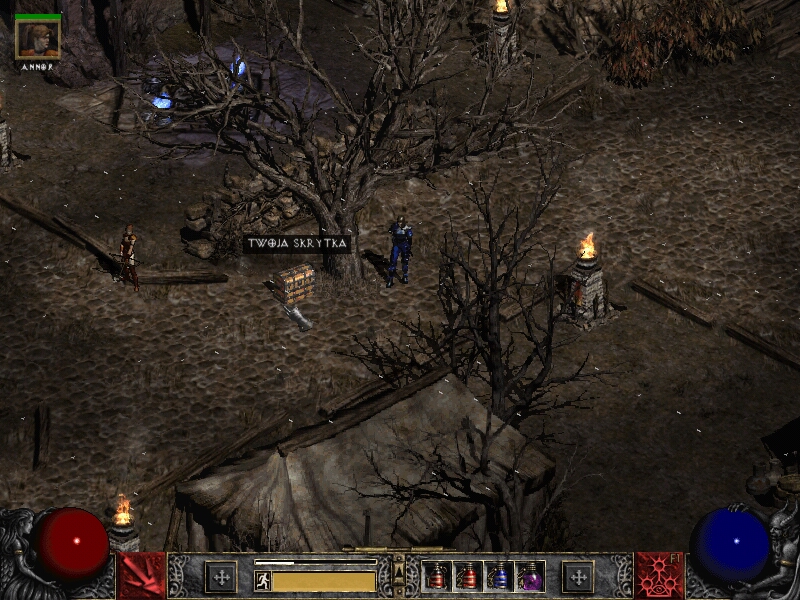This screenshot has width=800, height=600.
Task: Select the mercenary portrait of Annor
Action: (38, 38)
